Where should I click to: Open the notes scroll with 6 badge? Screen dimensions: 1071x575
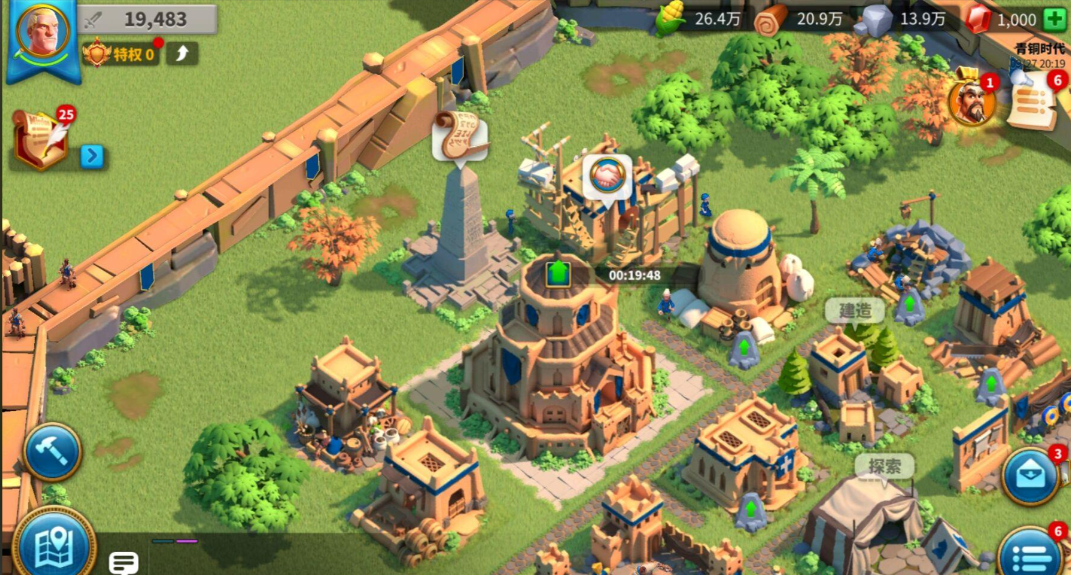click(x=1031, y=102)
